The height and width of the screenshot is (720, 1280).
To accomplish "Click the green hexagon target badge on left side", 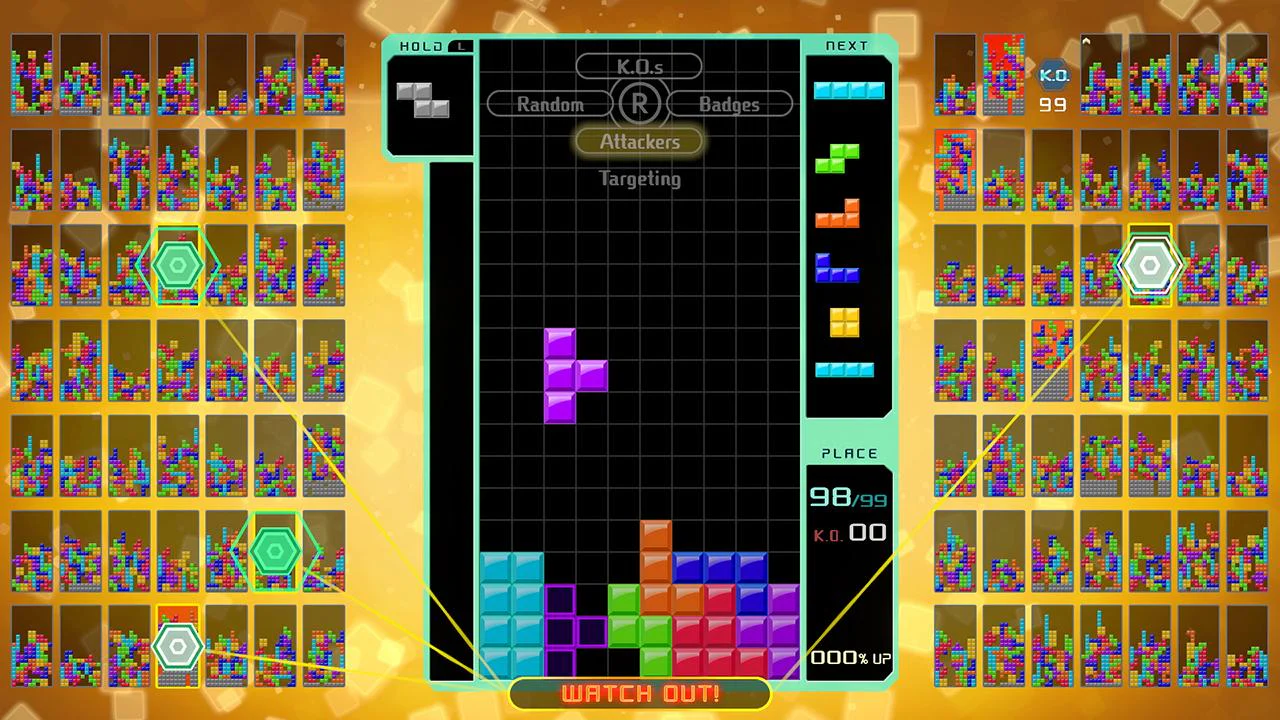I will pyautogui.click(x=178, y=264).
